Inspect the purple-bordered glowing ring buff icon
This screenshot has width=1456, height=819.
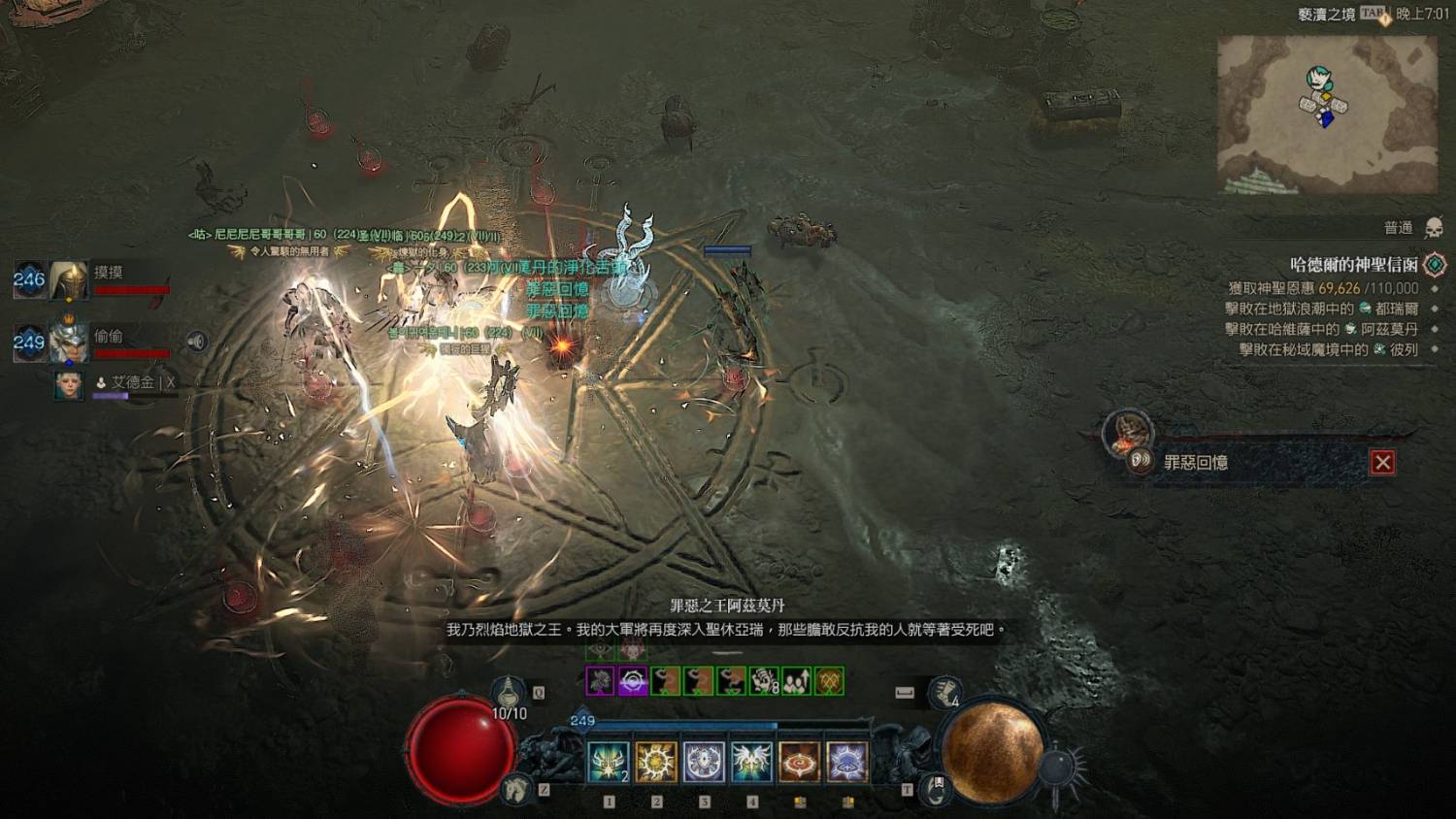633,681
